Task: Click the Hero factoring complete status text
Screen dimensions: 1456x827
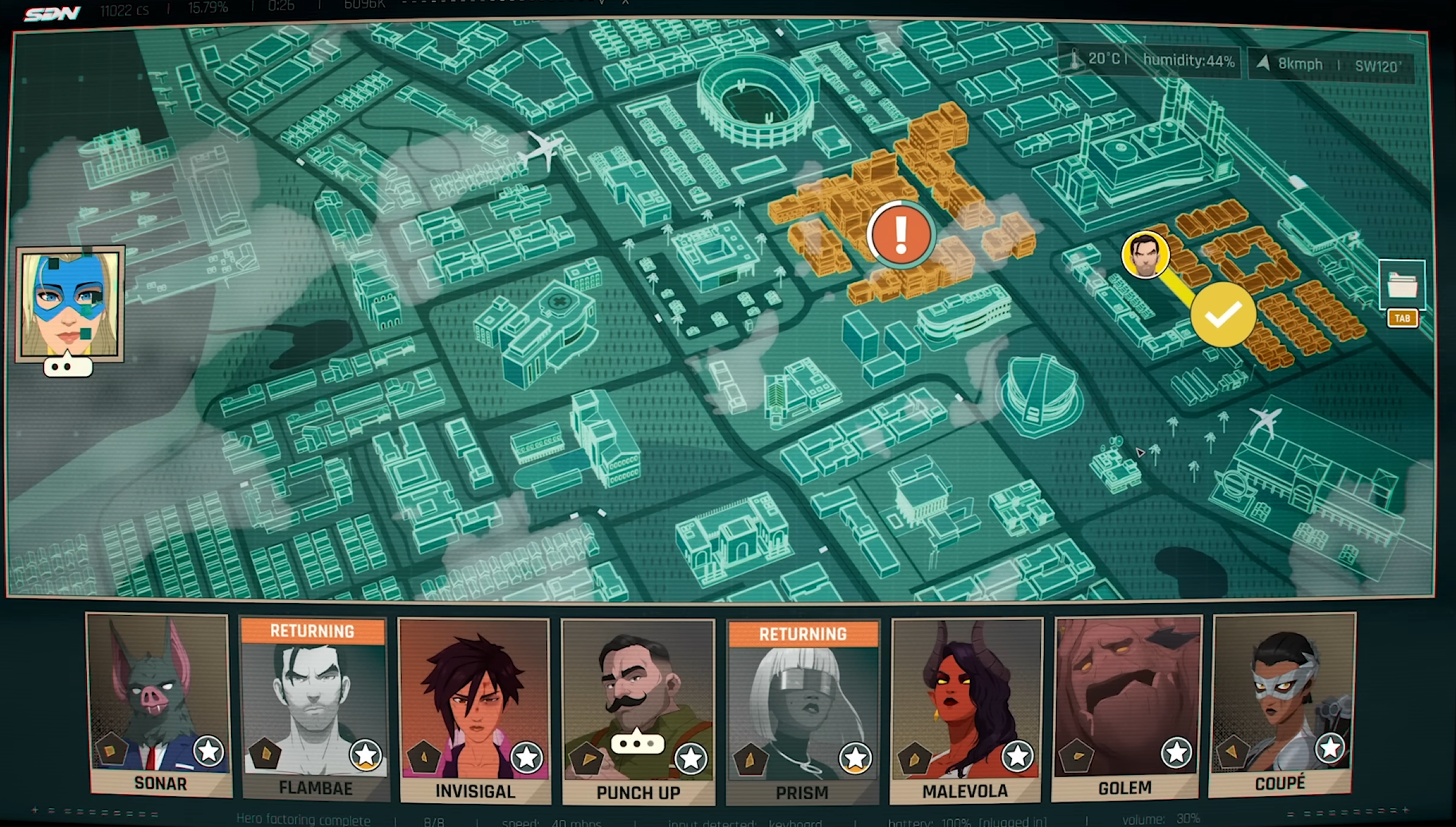Action: click(x=305, y=820)
